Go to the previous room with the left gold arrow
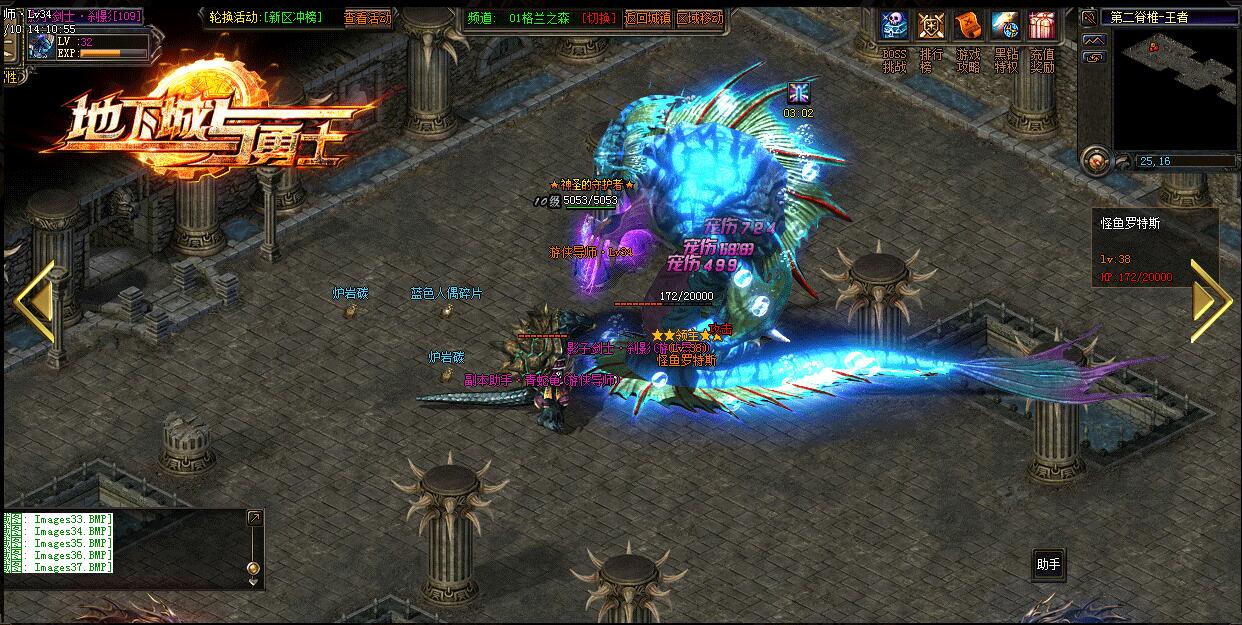1242x625 pixels. [36, 298]
